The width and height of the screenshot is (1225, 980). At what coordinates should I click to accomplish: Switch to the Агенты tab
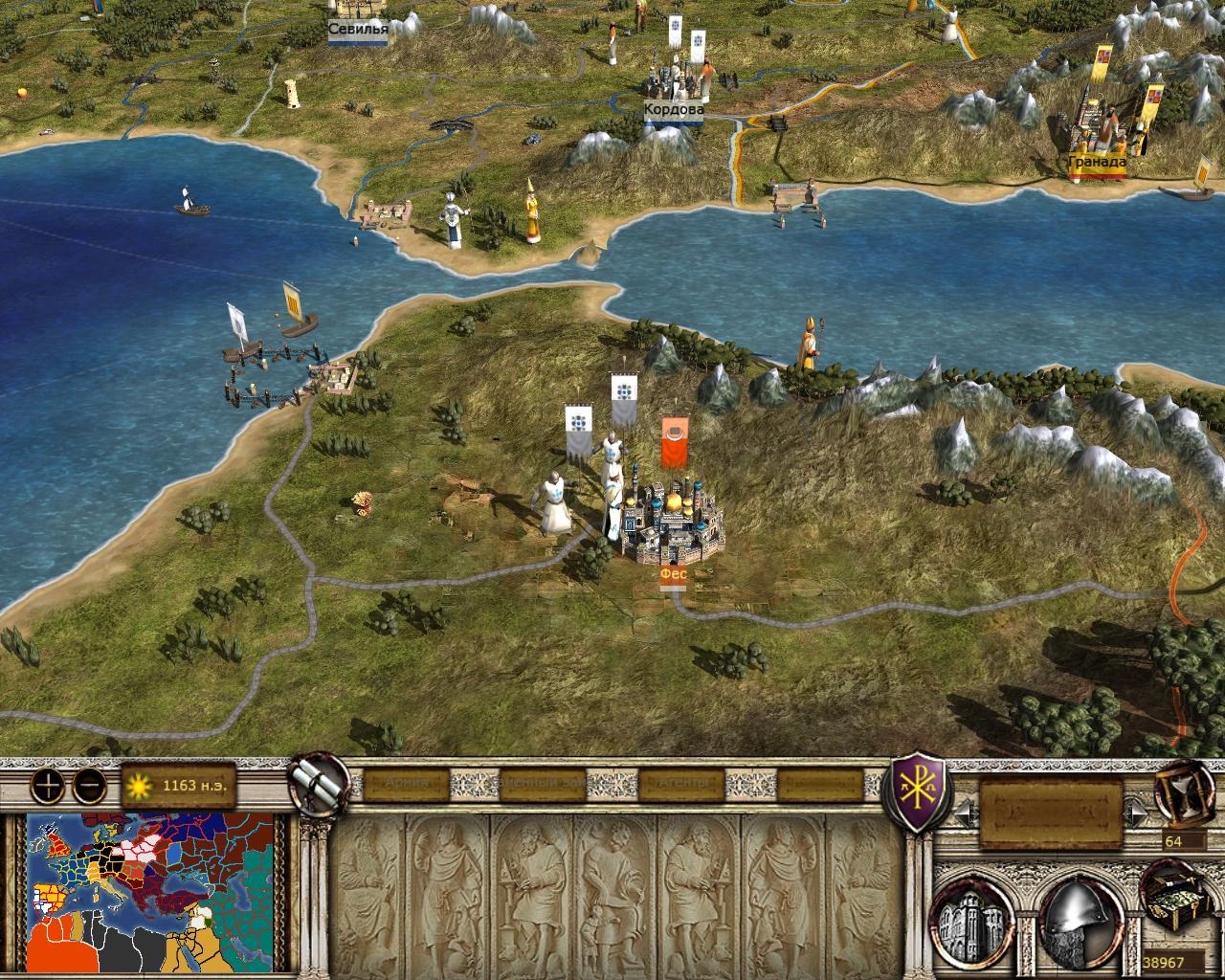point(685,785)
